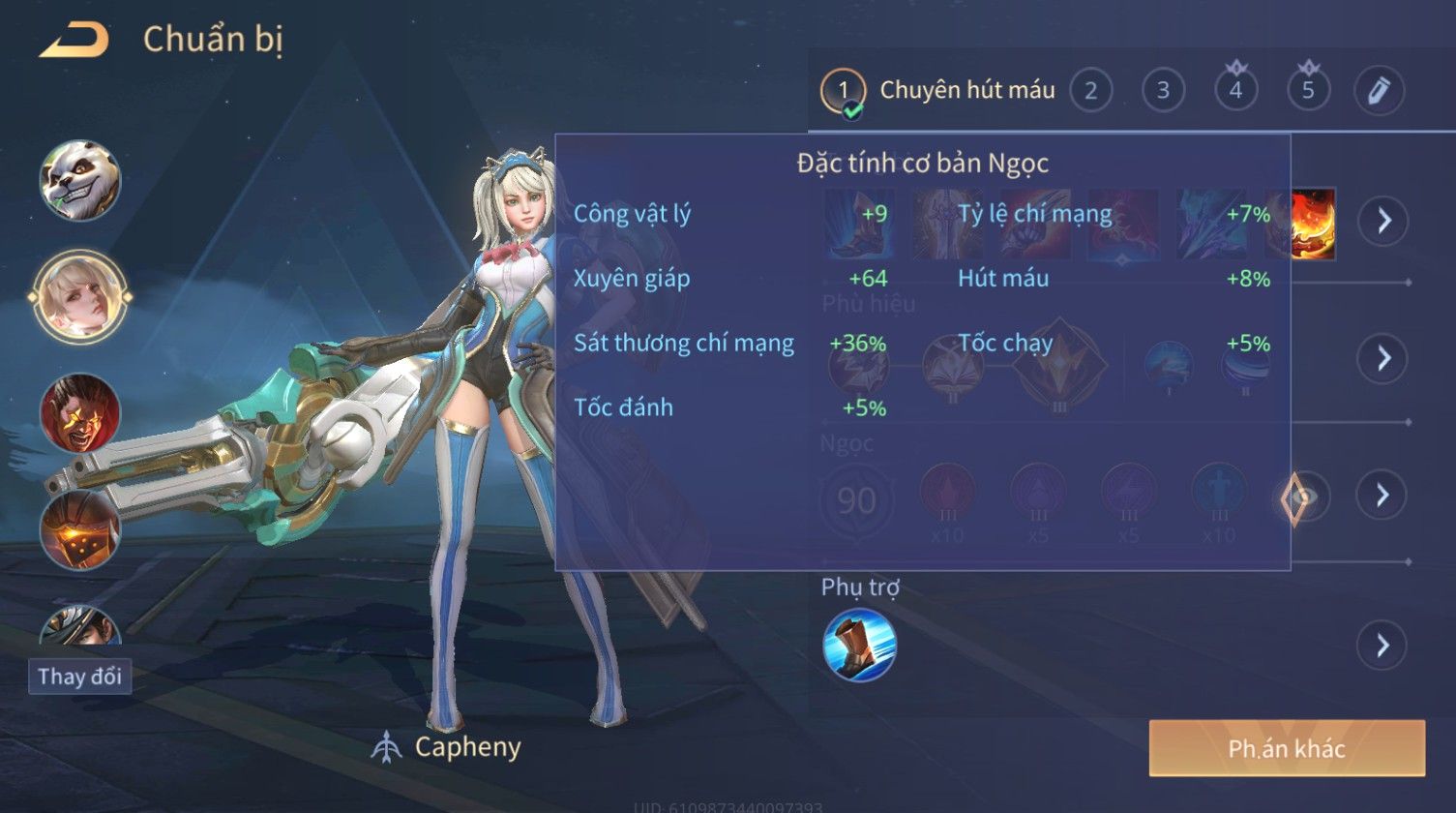Viewport: 1456px width, 813px height.
Task: Toggle the gem stats eye icon
Action: pyautogui.click(x=1301, y=498)
